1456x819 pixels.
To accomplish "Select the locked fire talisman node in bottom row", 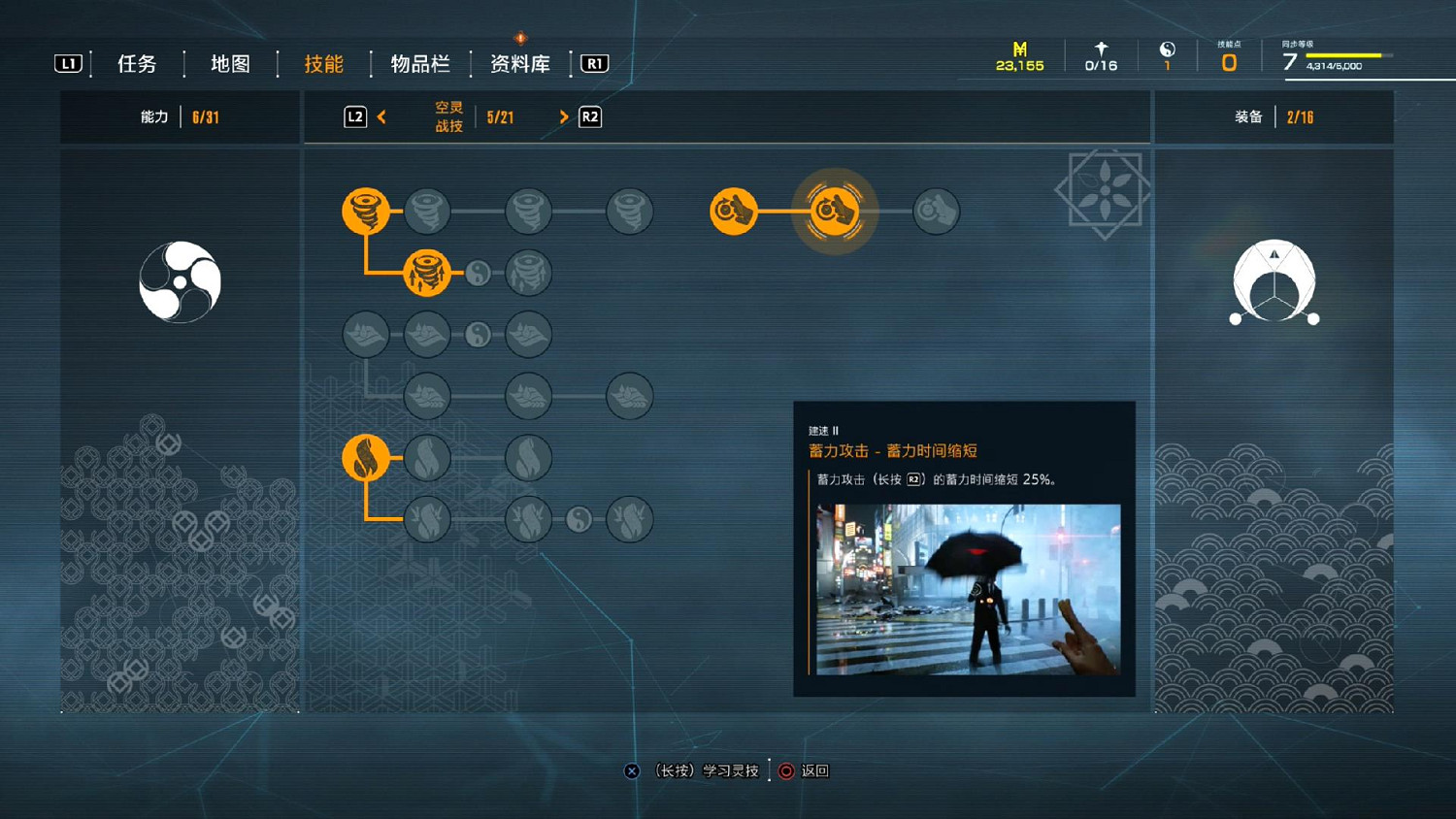I will [579, 518].
